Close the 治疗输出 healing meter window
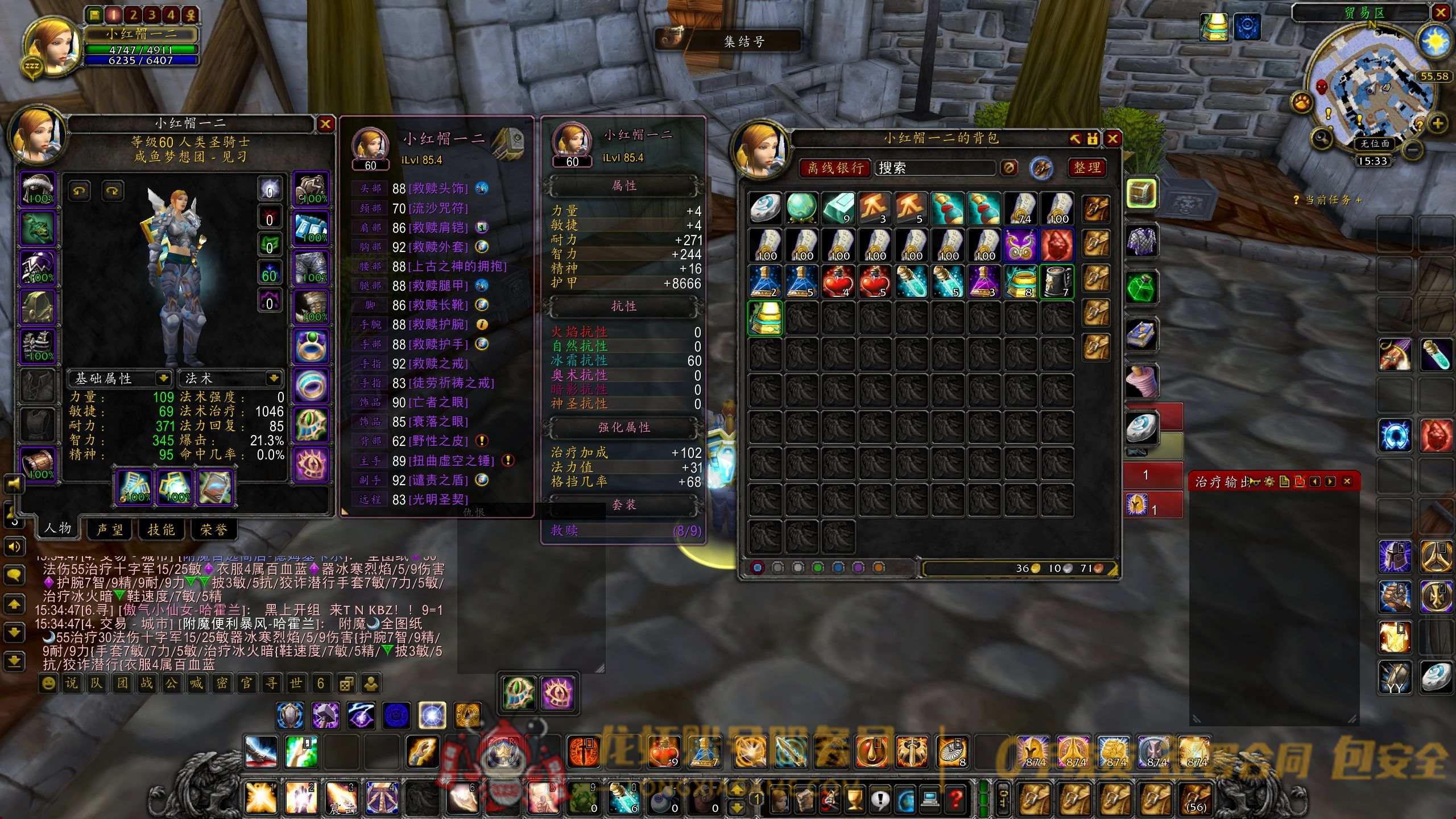This screenshot has width=1456, height=819. coord(1347,482)
